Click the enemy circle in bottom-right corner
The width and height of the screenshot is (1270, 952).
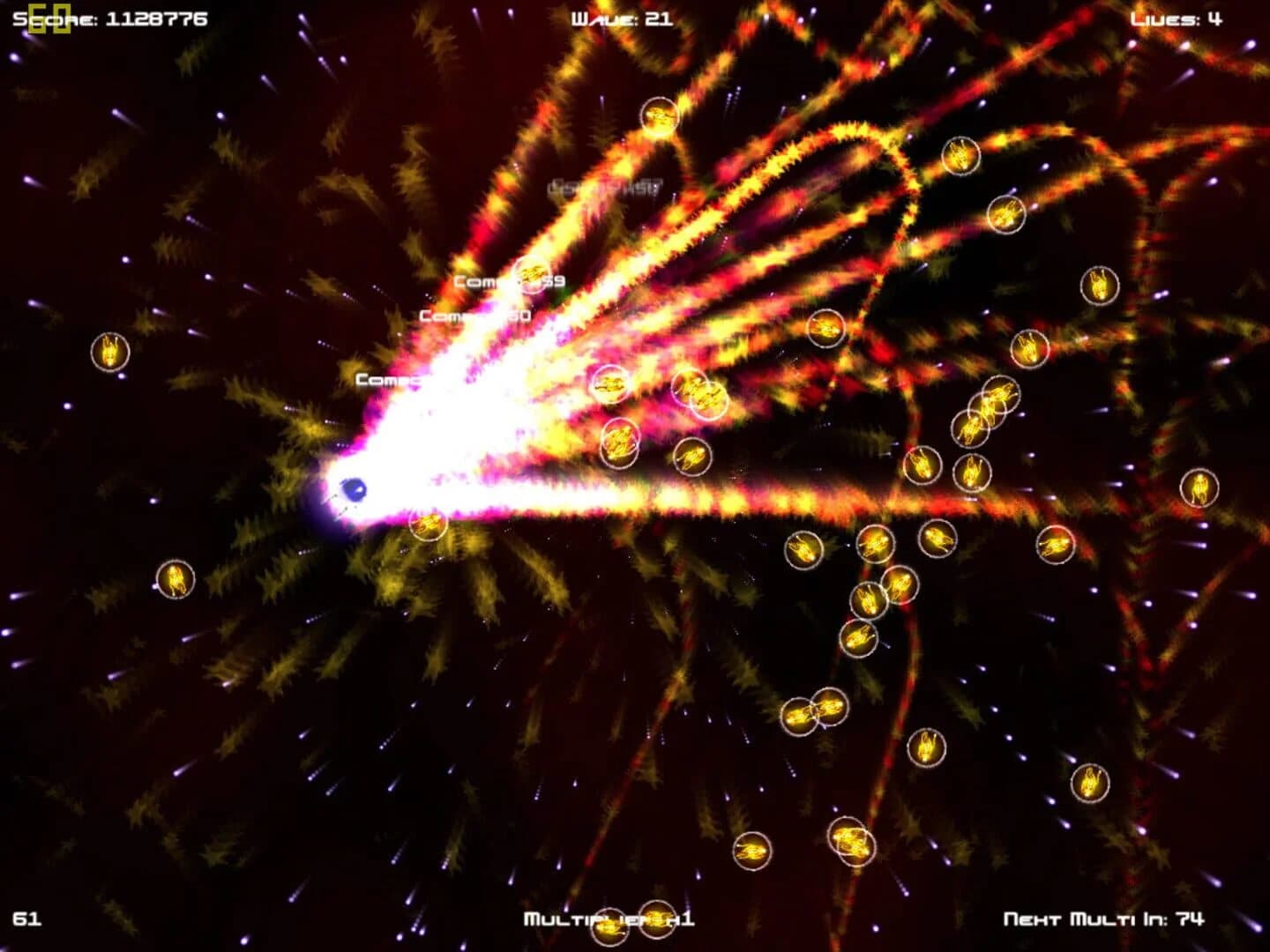tap(1094, 783)
